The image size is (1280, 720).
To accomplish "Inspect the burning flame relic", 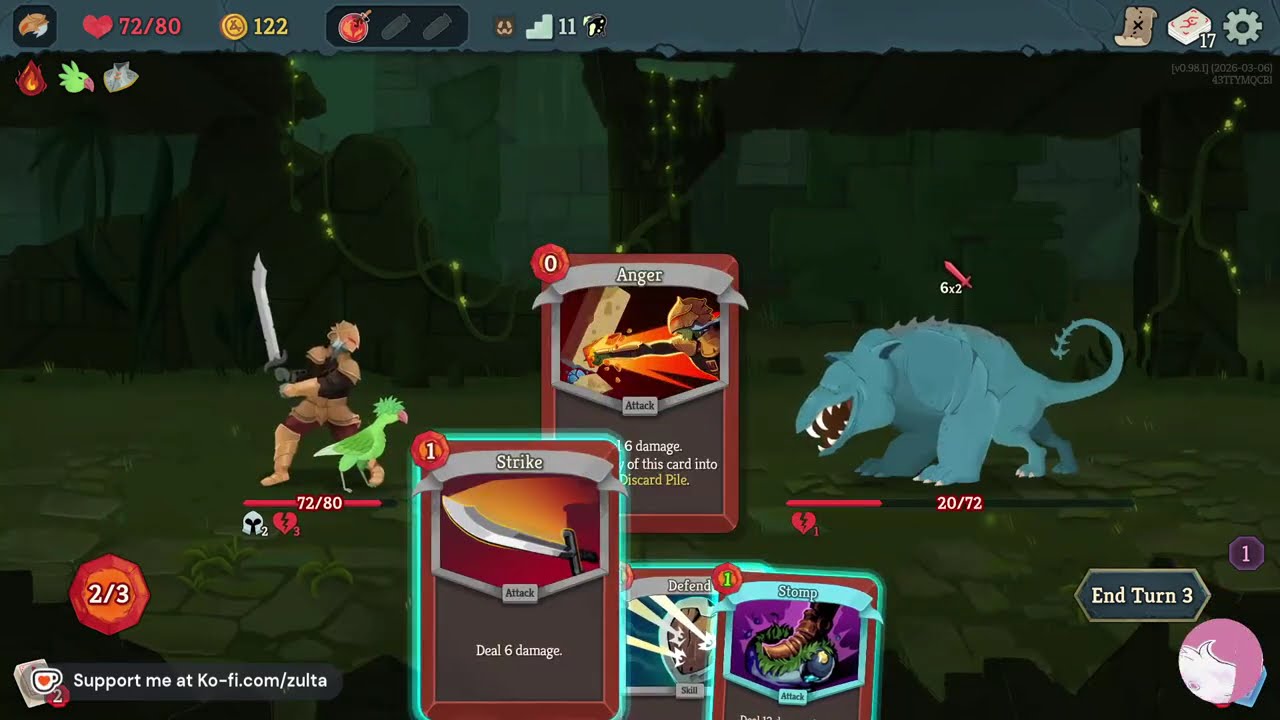I will [x=31, y=78].
